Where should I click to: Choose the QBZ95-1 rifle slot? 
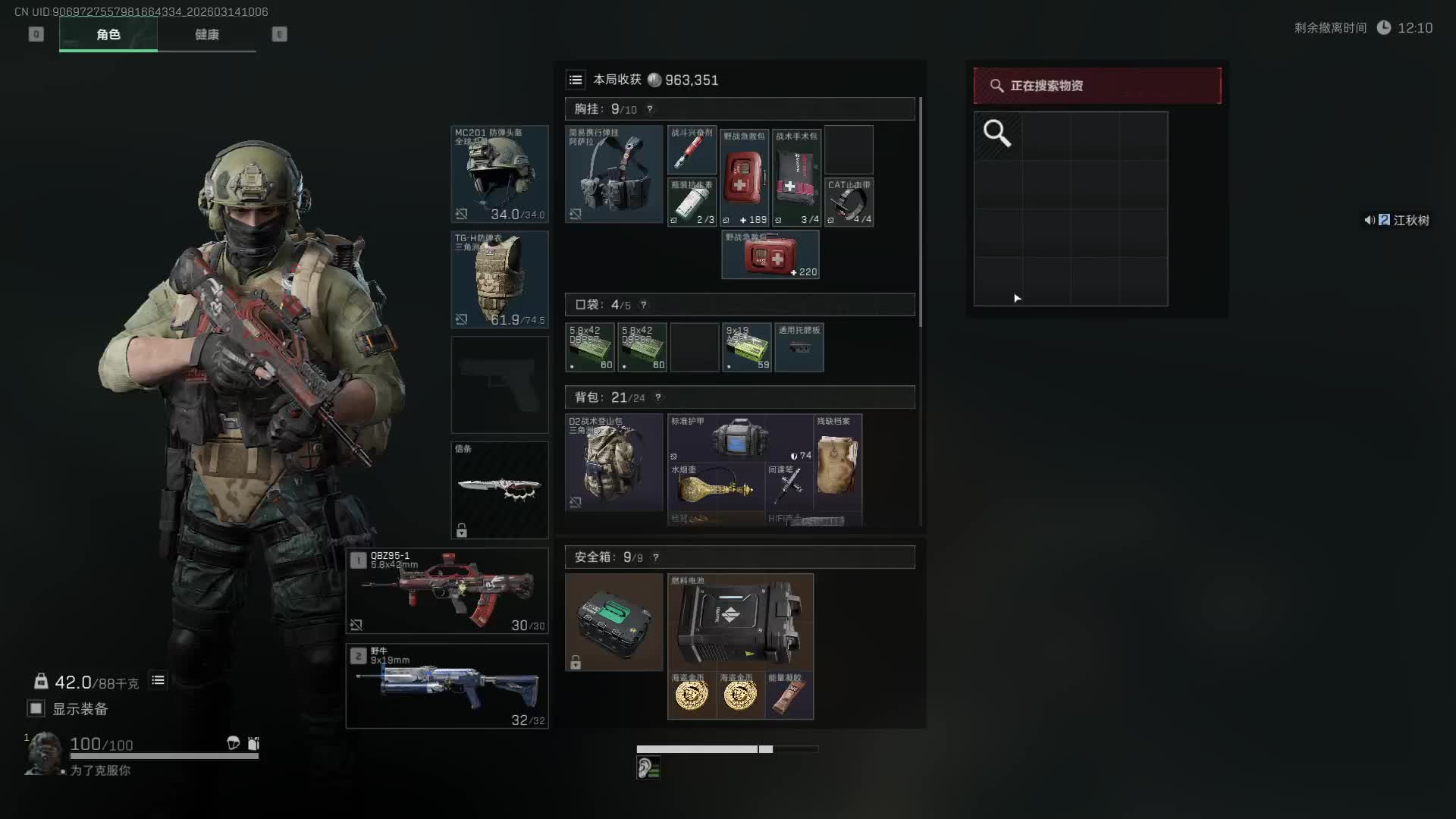click(x=447, y=591)
